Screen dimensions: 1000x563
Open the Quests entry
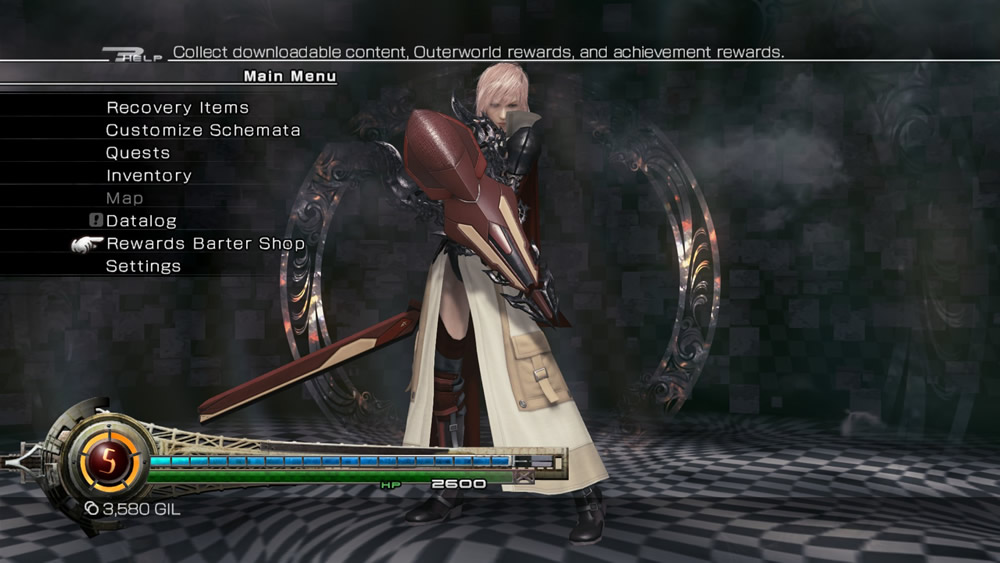(x=138, y=153)
